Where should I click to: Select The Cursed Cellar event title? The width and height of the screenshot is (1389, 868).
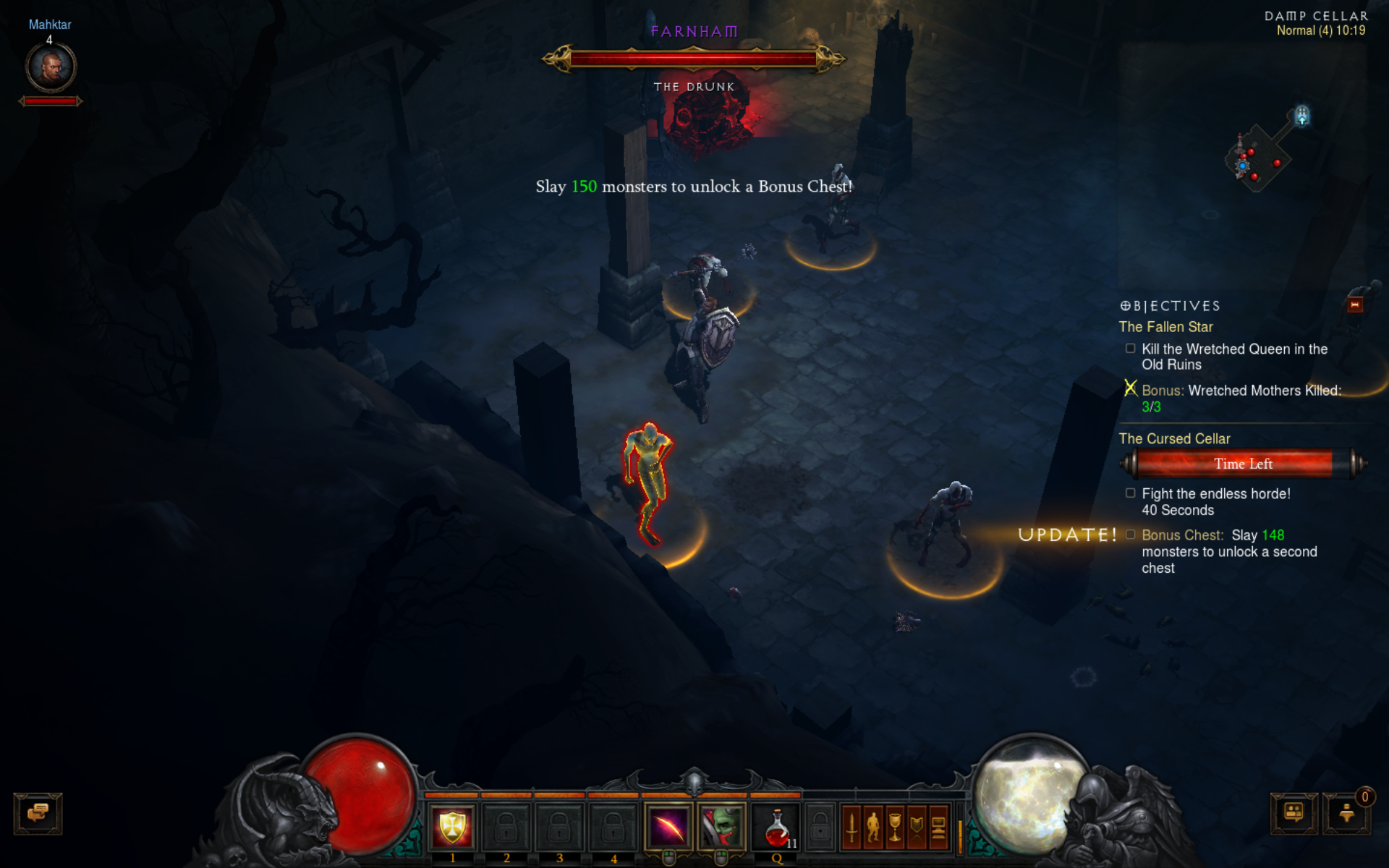click(1174, 439)
